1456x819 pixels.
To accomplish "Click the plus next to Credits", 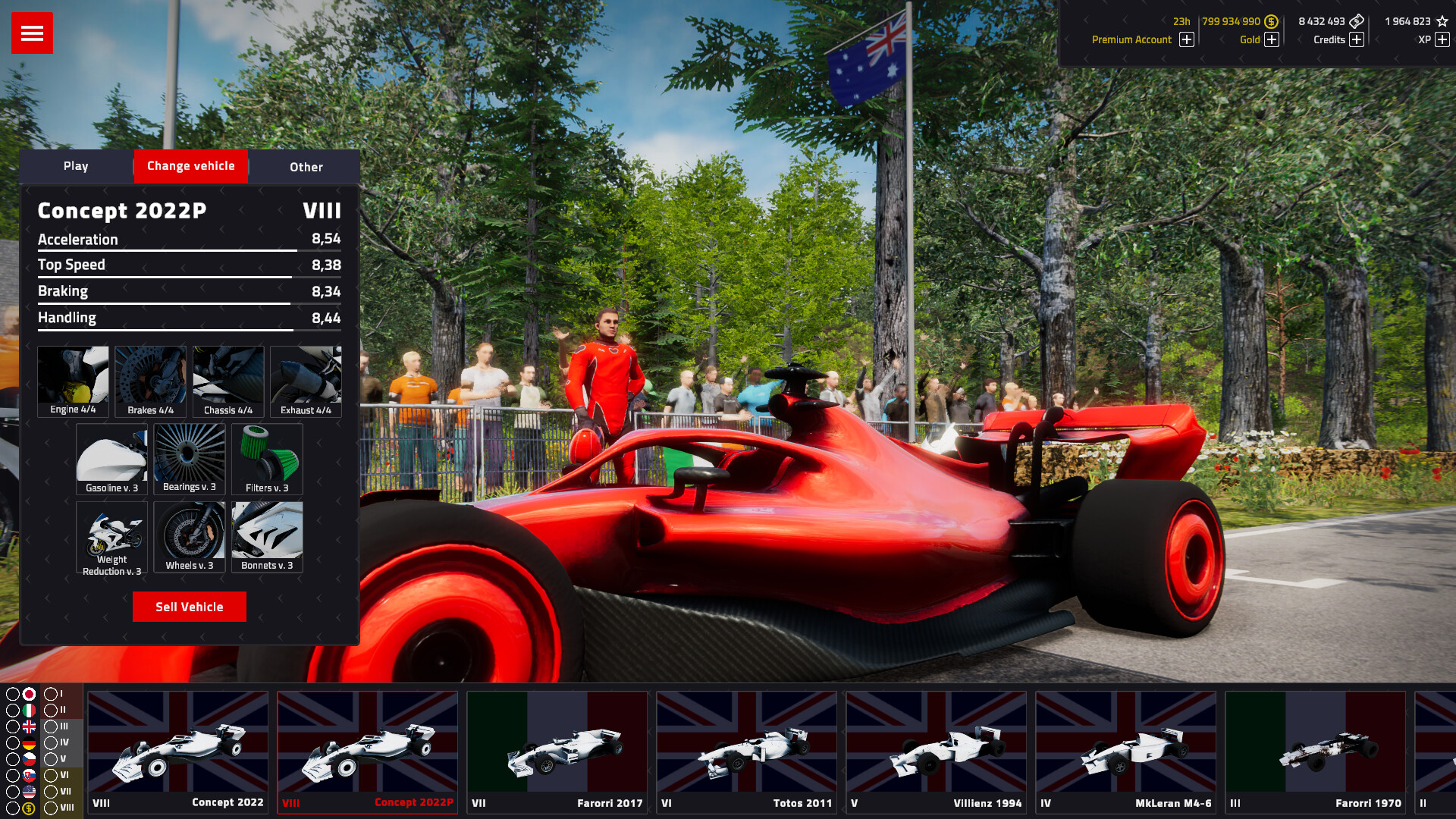I will point(1357,39).
